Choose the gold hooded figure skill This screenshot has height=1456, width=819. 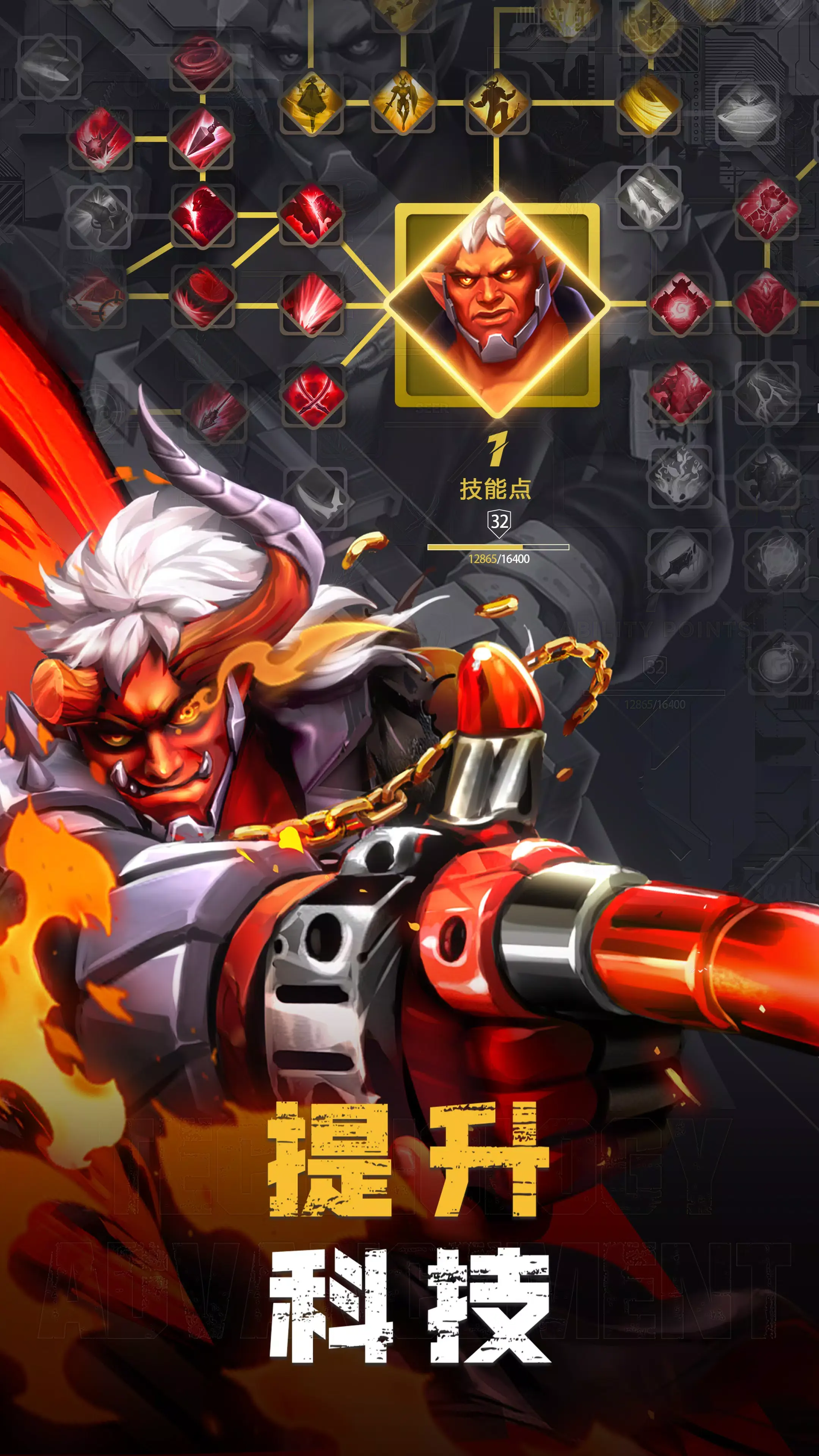click(311, 102)
